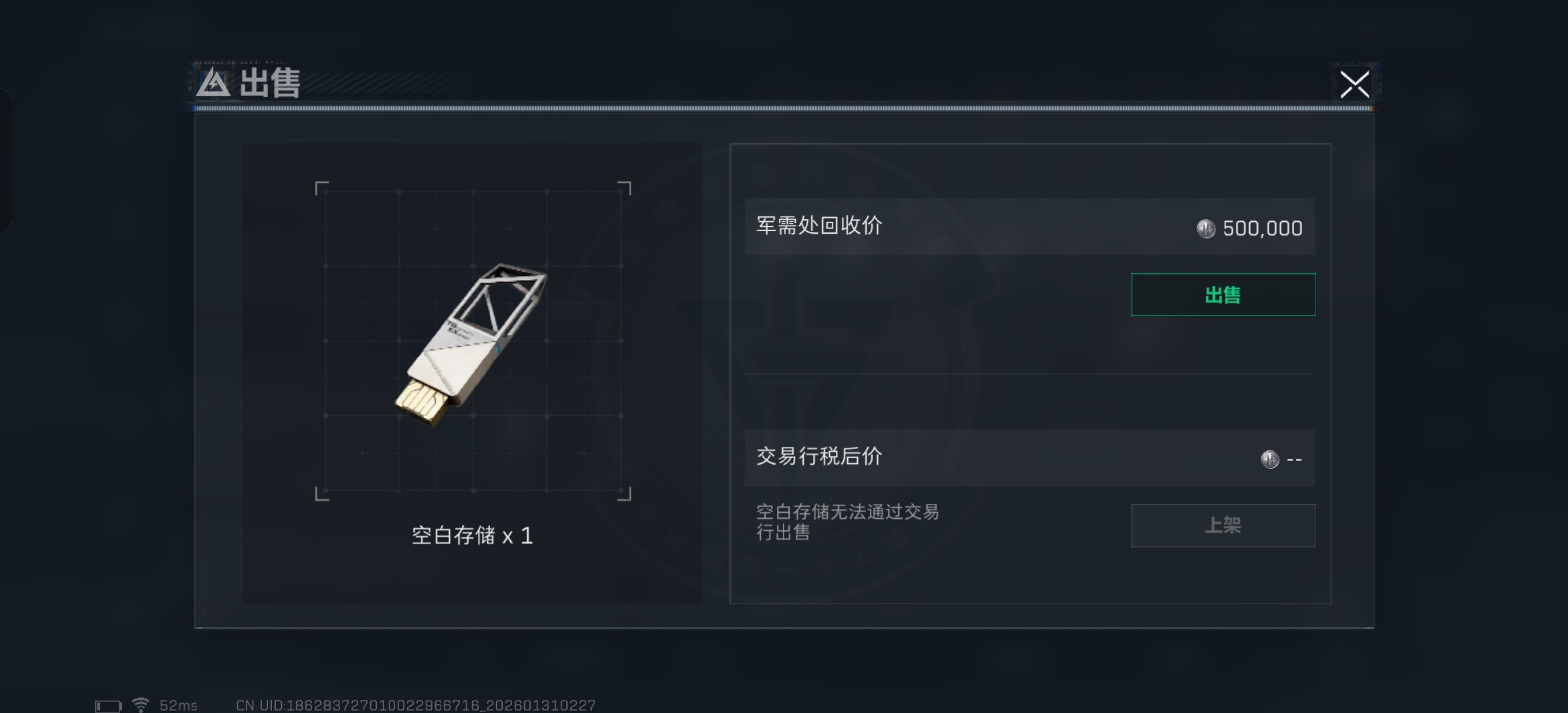1568x713 pixels.
Task: Click the coin icon next to tax price
Action: tap(1270, 458)
